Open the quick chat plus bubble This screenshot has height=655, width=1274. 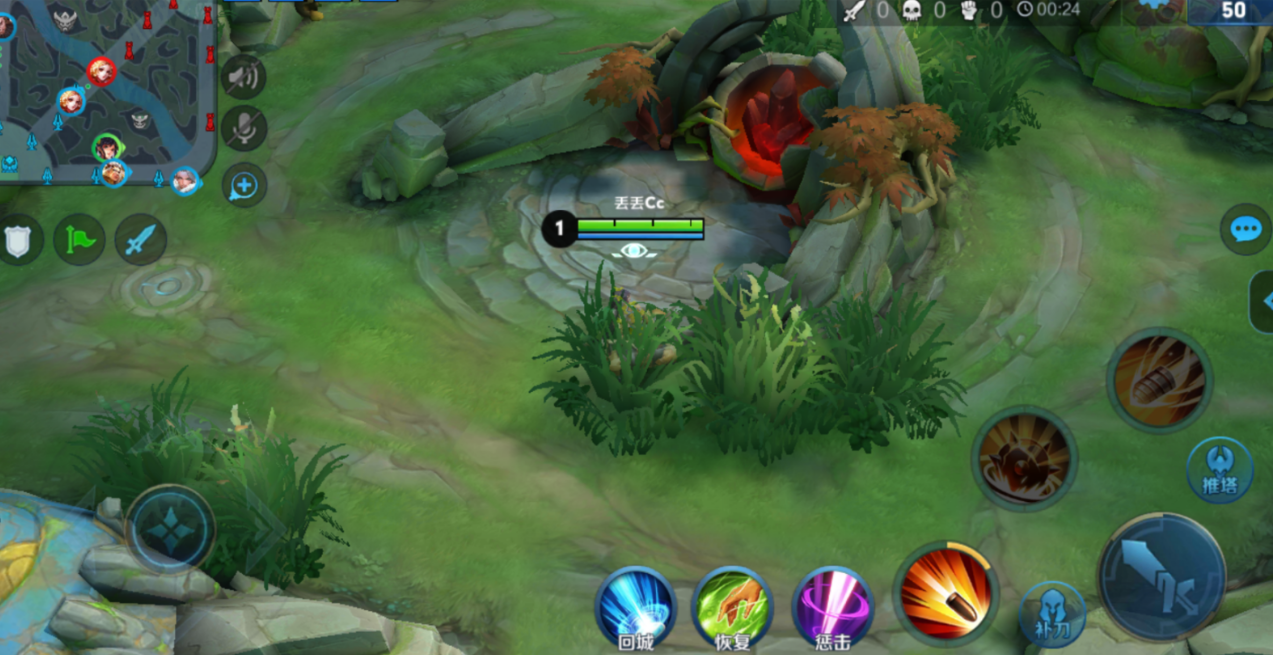click(244, 185)
